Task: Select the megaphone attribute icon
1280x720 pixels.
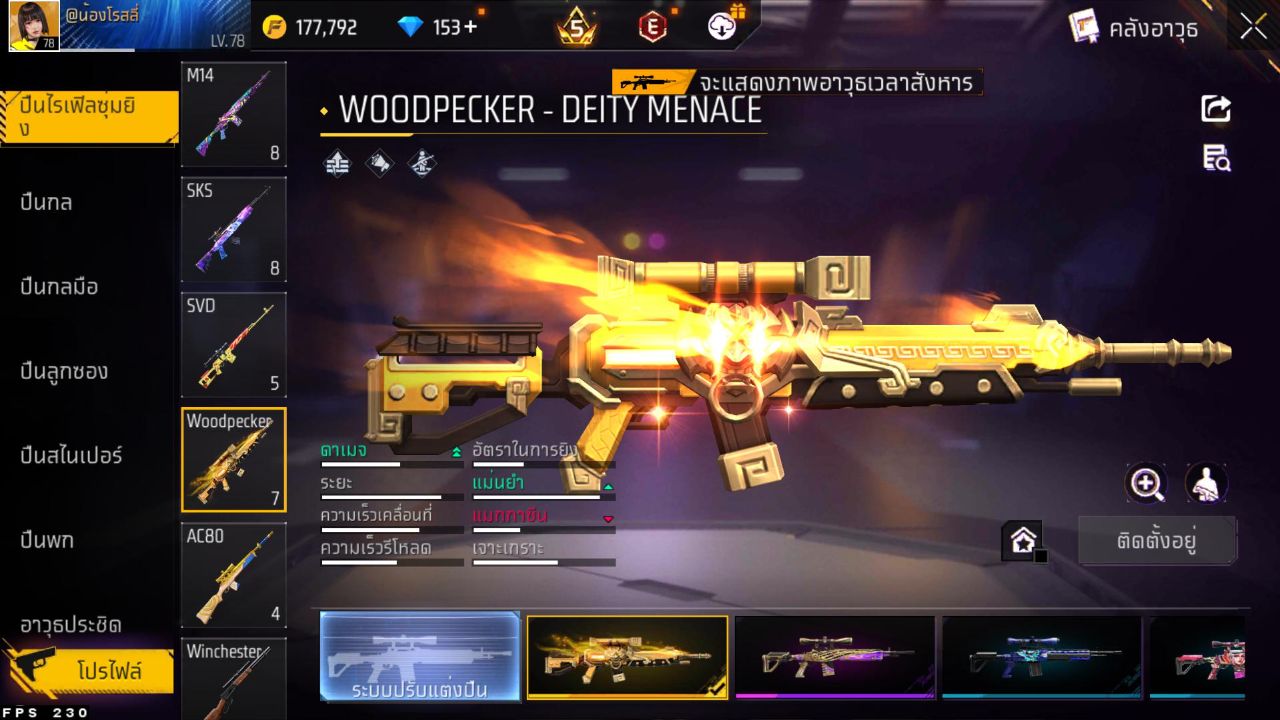Action: click(x=378, y=163)
